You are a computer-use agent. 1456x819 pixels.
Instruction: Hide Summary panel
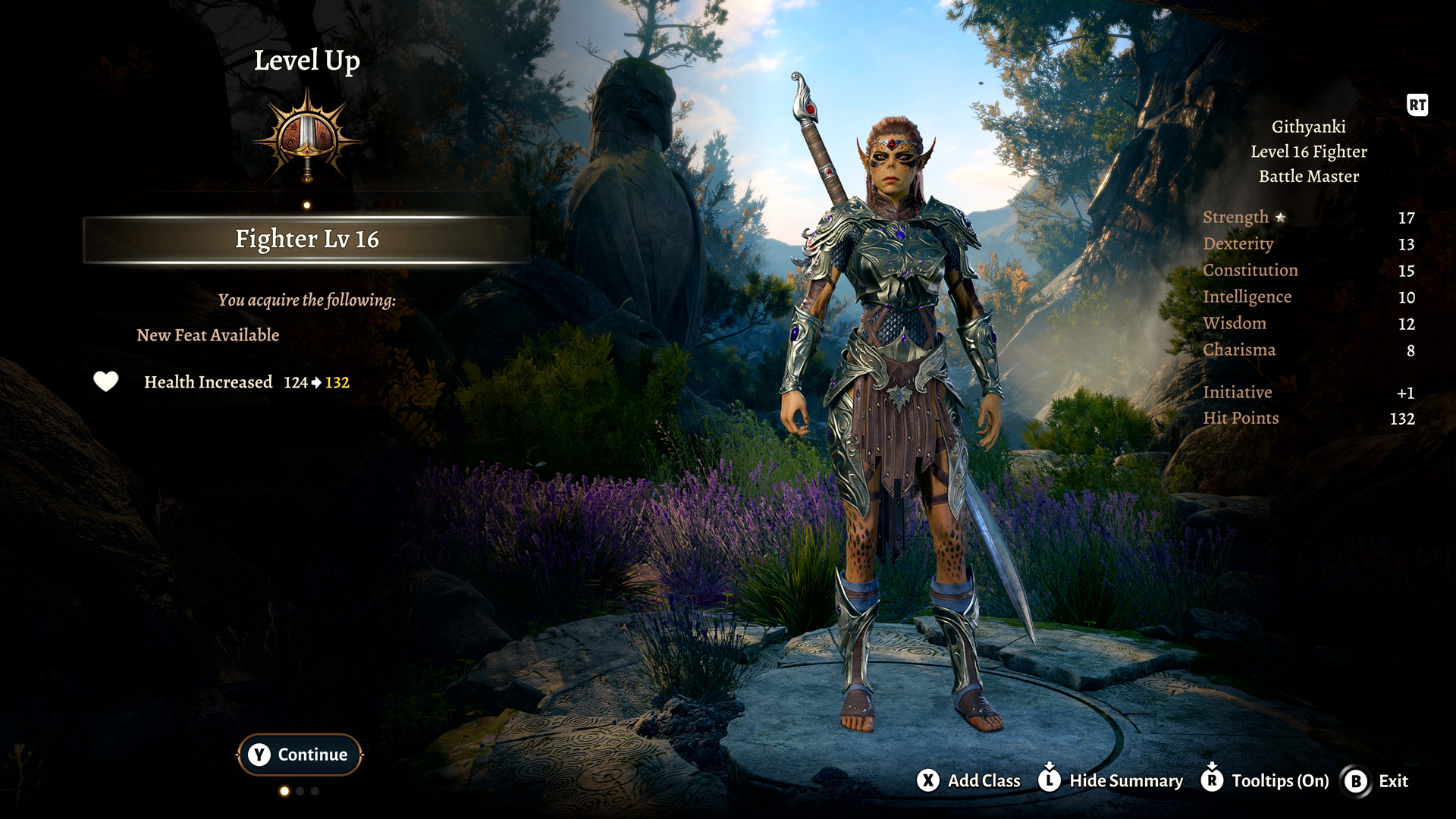tap(1111, 780)
